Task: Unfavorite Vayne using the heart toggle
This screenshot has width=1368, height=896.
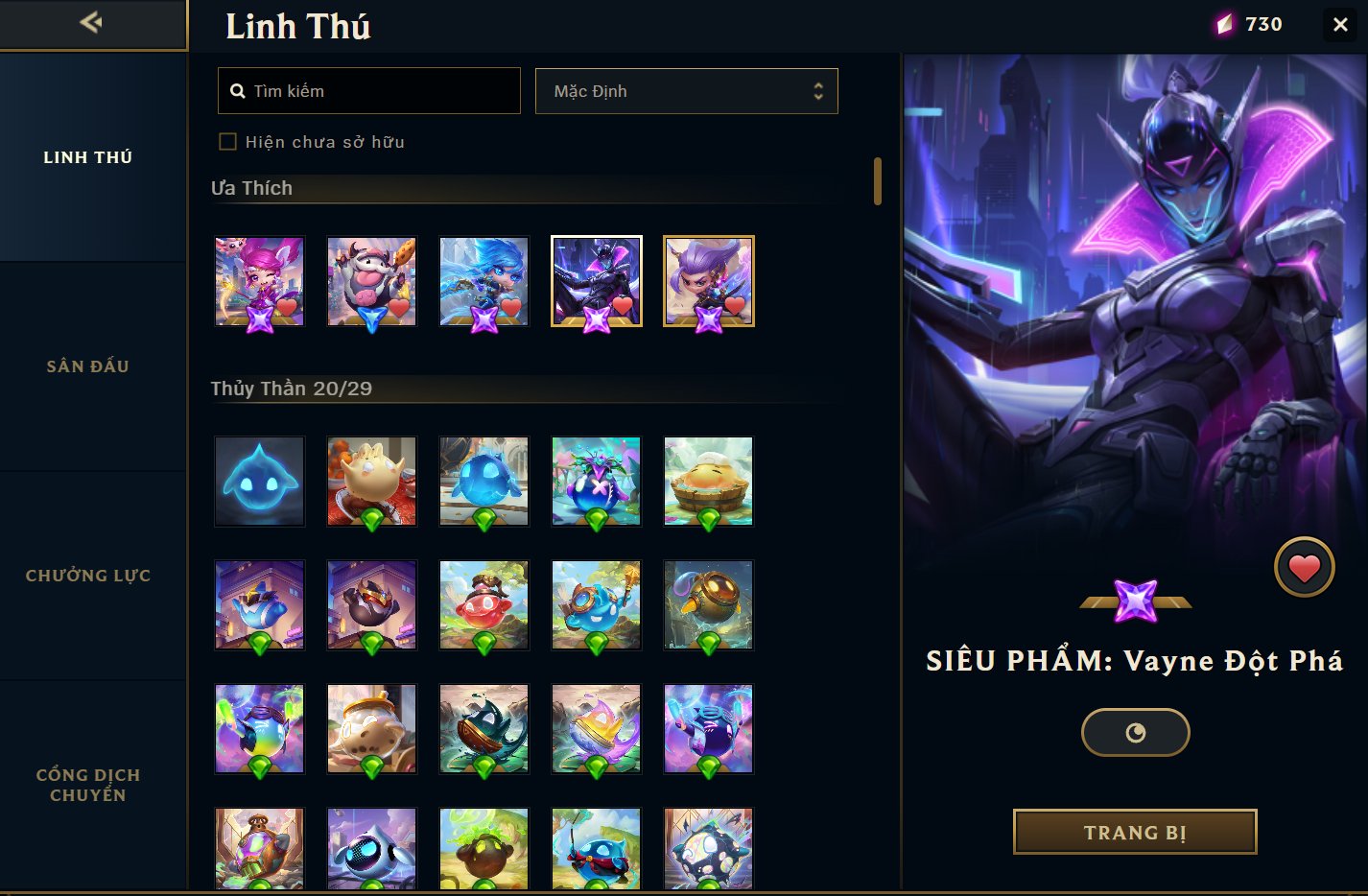Action: (1304, 566)
